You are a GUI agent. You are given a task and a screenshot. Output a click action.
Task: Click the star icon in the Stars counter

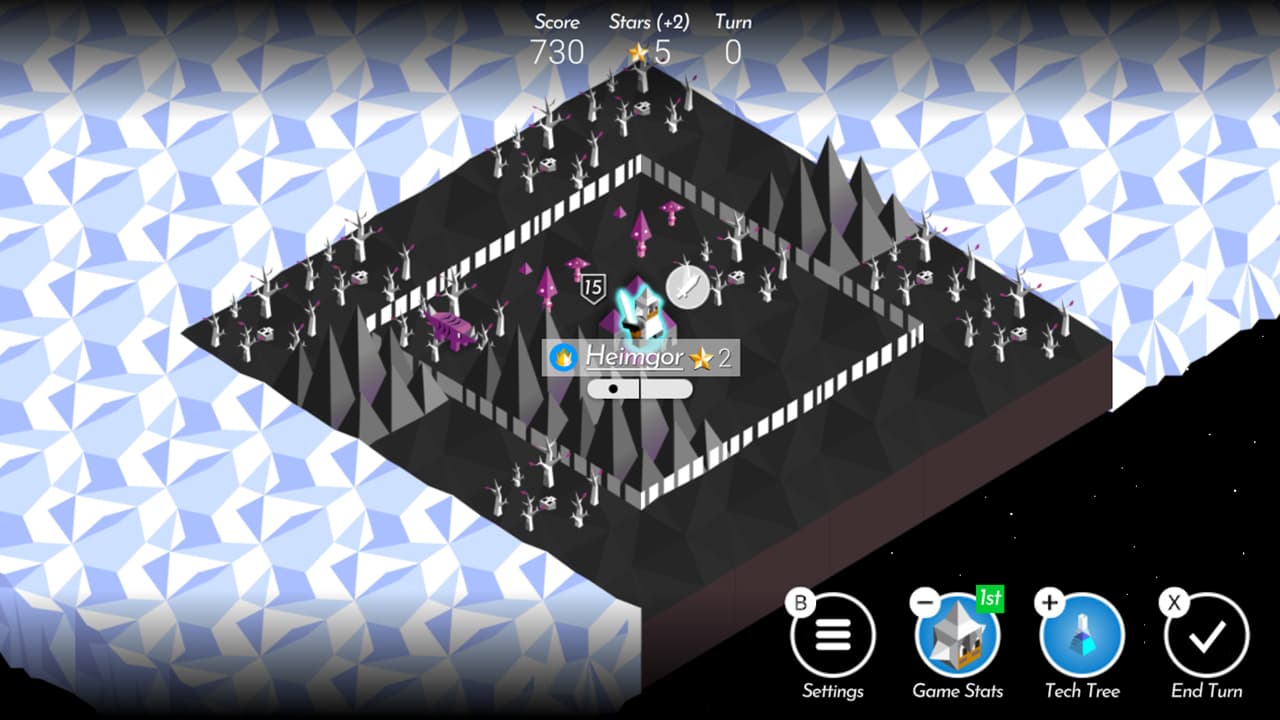coord(636,52)
